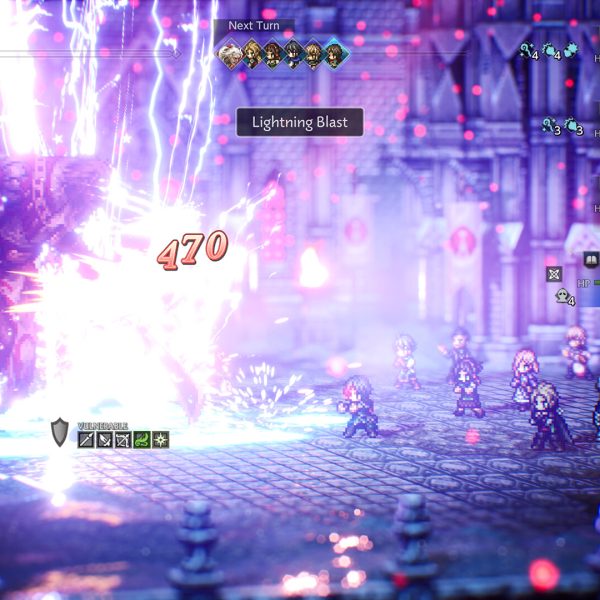Click the grey shield points icon
600x600 pixels.
60,433
